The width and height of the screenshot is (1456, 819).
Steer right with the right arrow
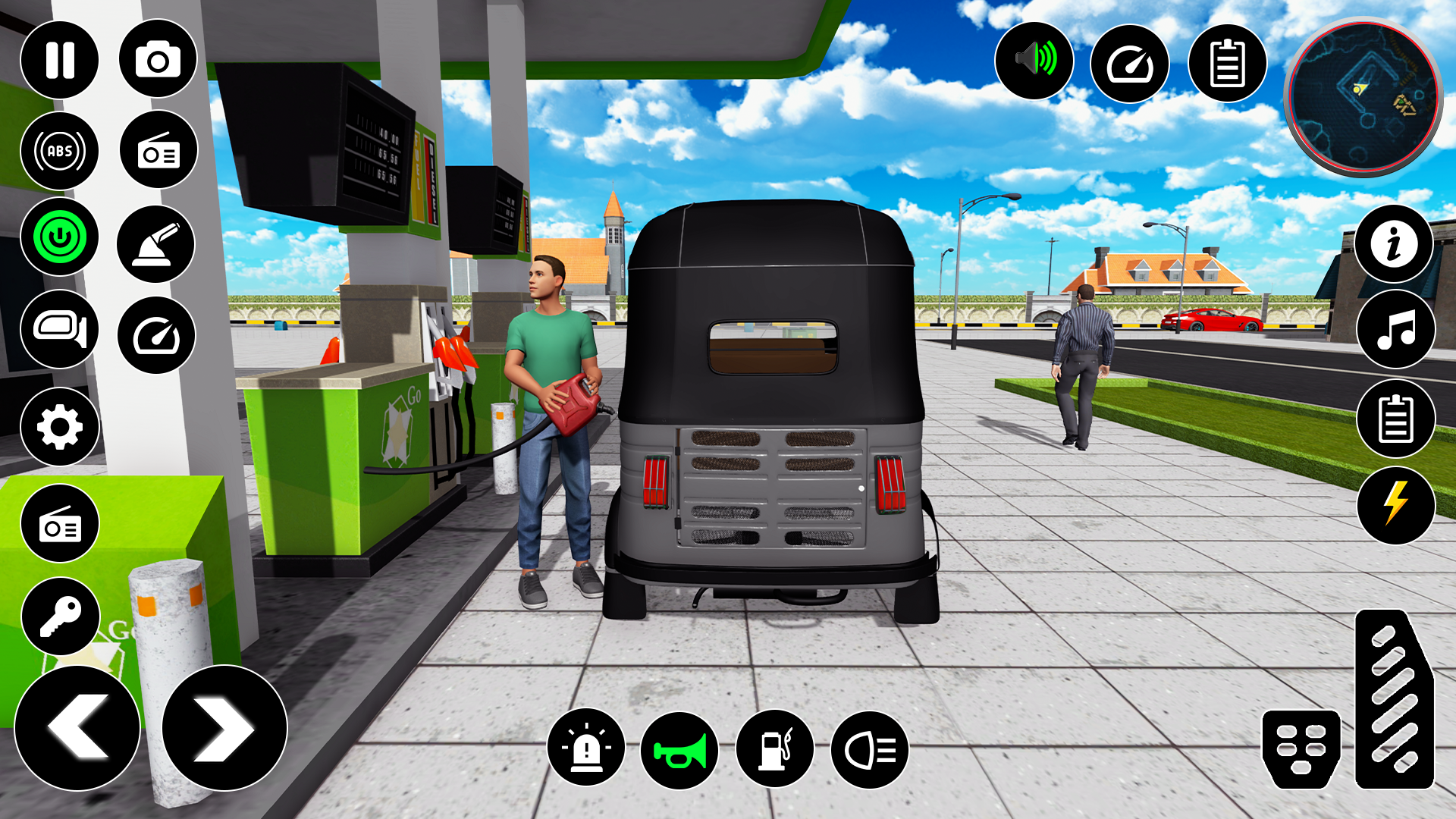224,728
